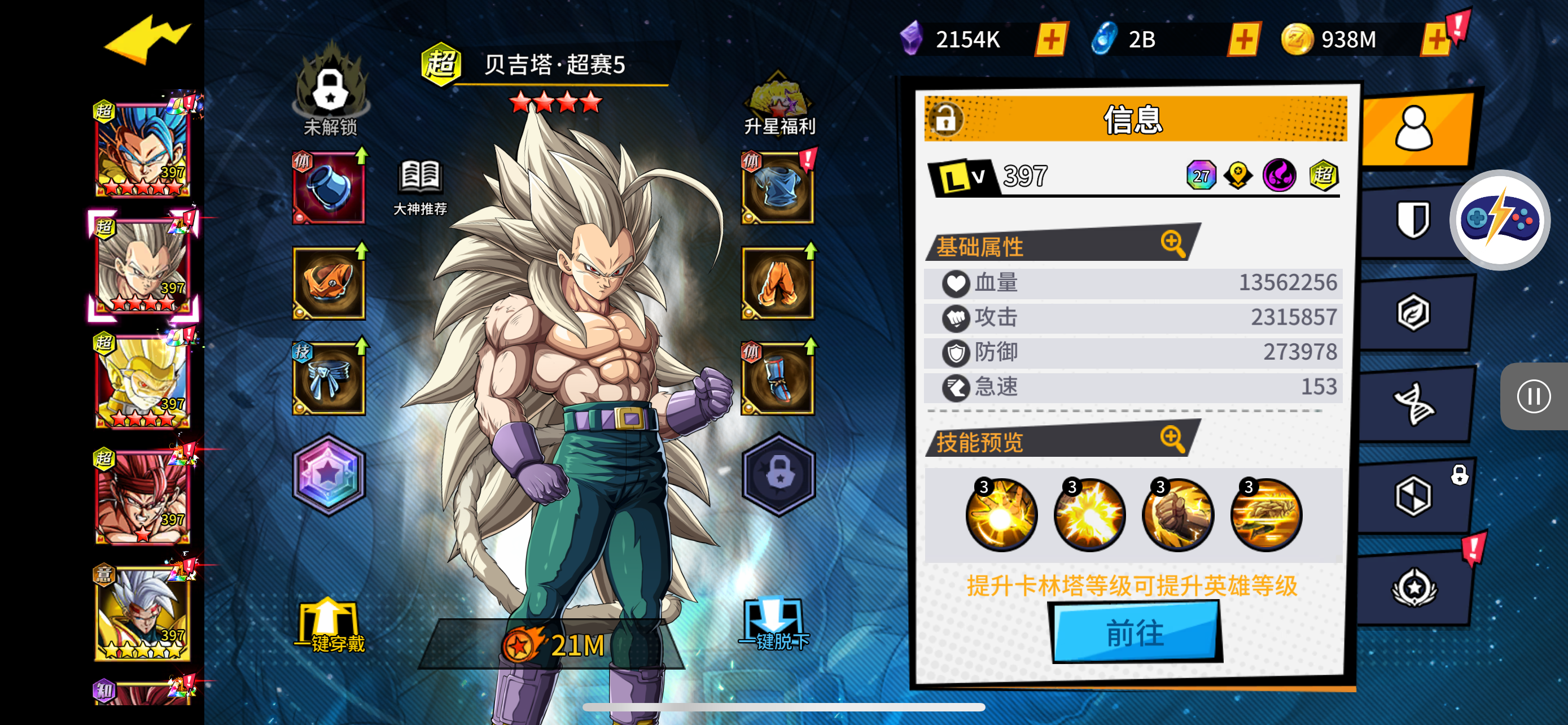Viewport: 1568px width, 725px height.
Task: Add more purple gems with the plus button
Action: [1051, 40]
